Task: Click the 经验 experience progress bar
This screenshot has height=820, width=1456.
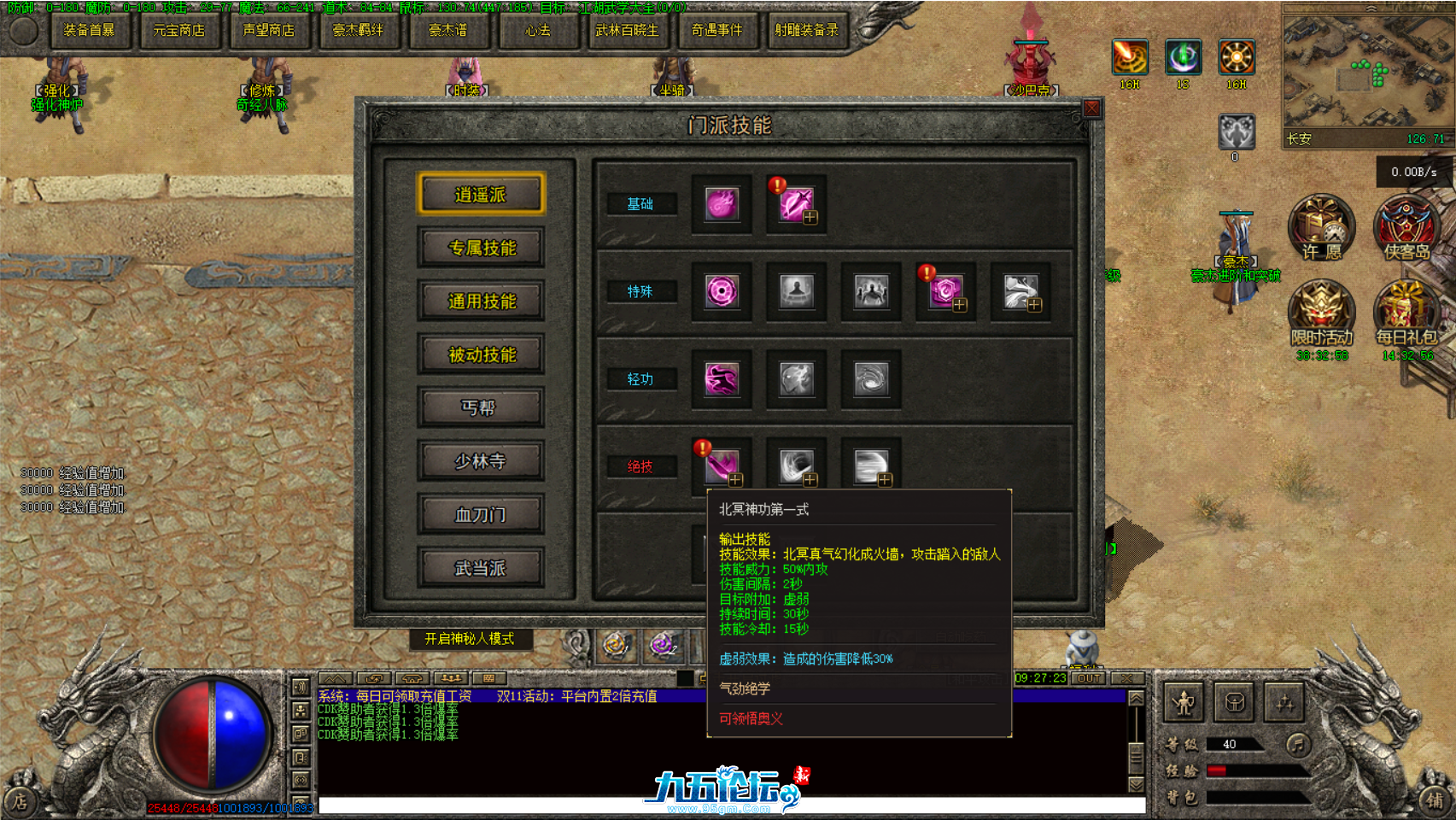Action: (x=1258, y=771)
